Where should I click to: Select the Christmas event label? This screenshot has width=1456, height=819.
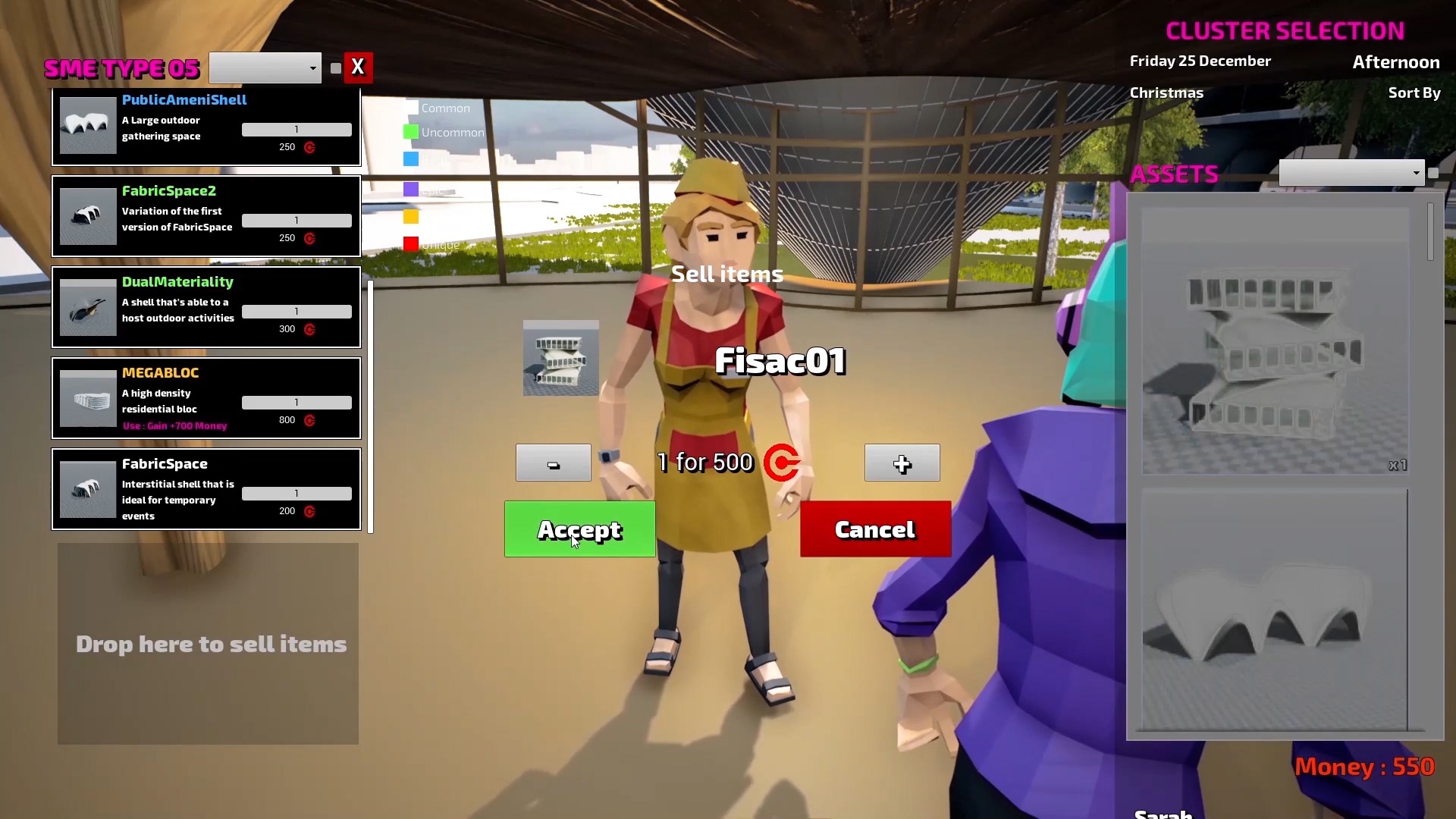(x=1167, y=93)
